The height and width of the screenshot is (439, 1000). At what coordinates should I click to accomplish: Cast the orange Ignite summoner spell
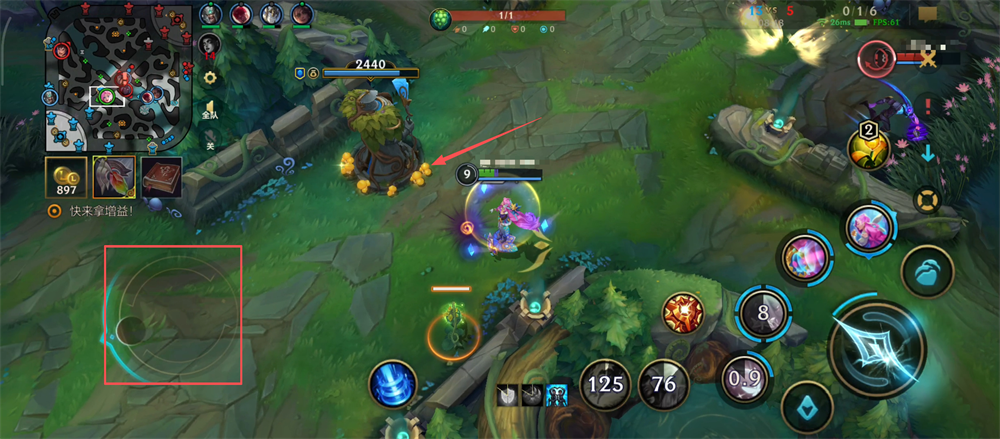(x=684, y=314)
